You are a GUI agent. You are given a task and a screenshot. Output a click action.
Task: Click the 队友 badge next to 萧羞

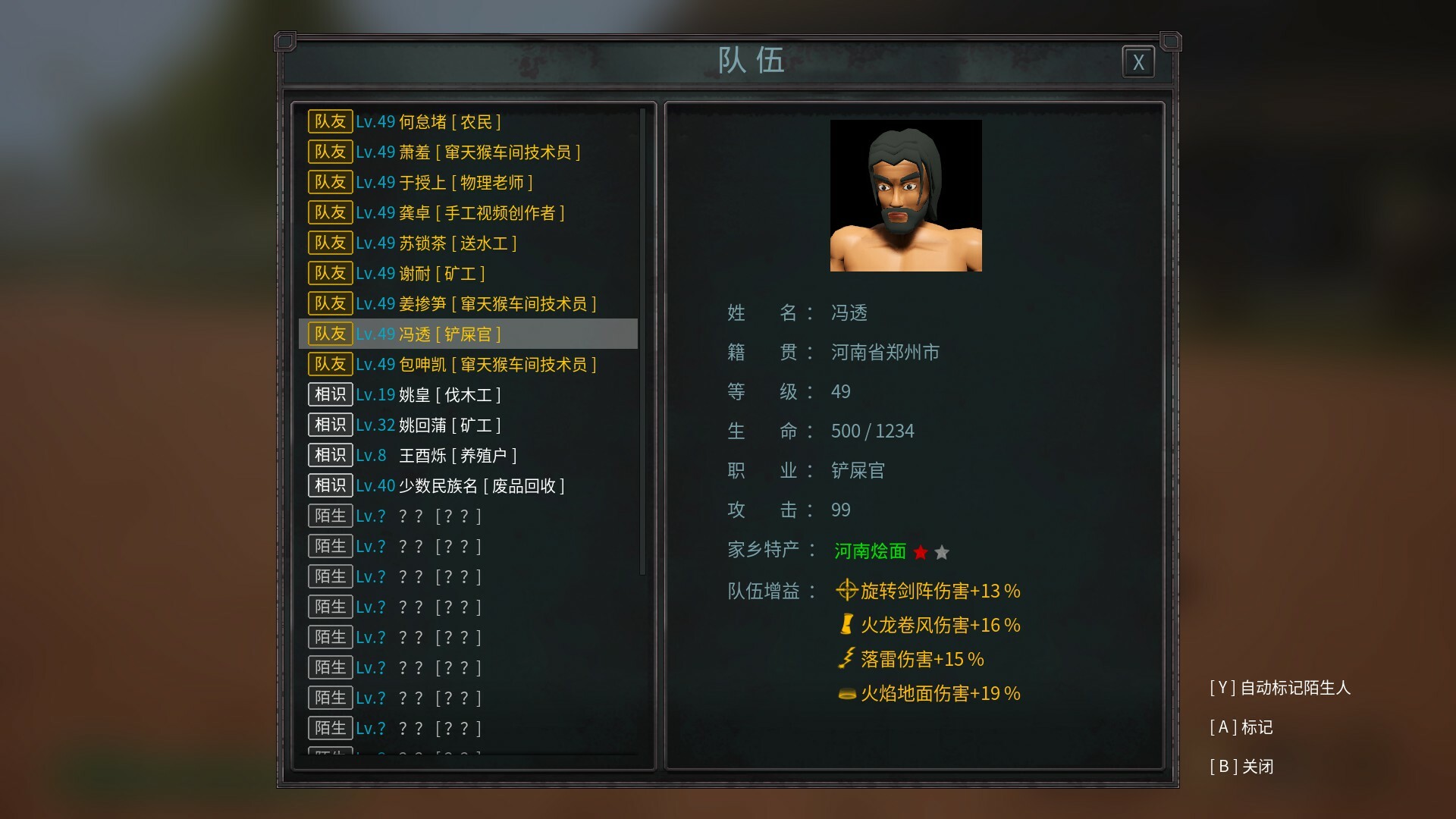[330, 152]
